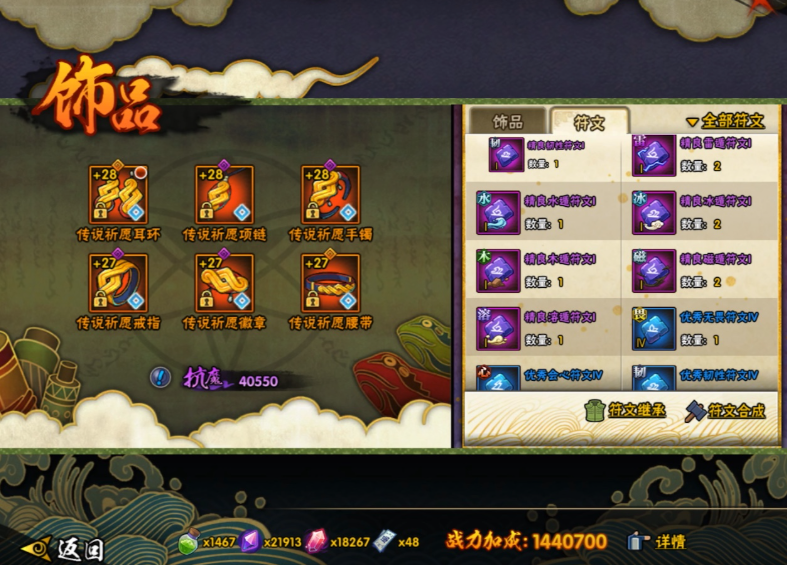Choose the 传说祈愿腰带 belt slot
Image resolution: width=787 pixels, height=565 pixels.
(x=330, y=283)
